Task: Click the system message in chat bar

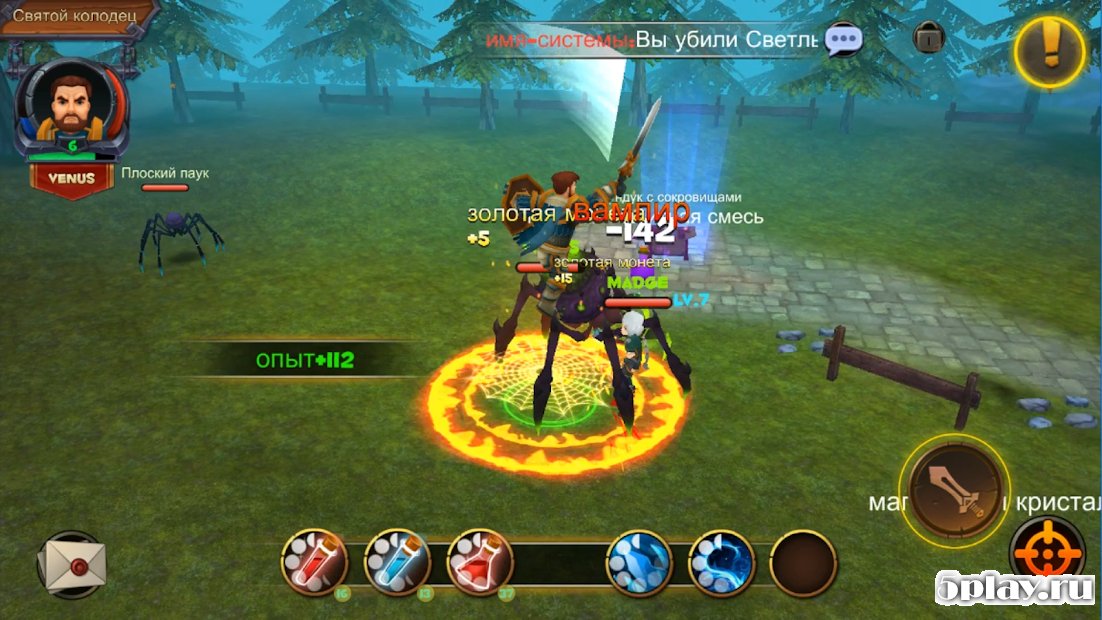Action: (652, 40)
